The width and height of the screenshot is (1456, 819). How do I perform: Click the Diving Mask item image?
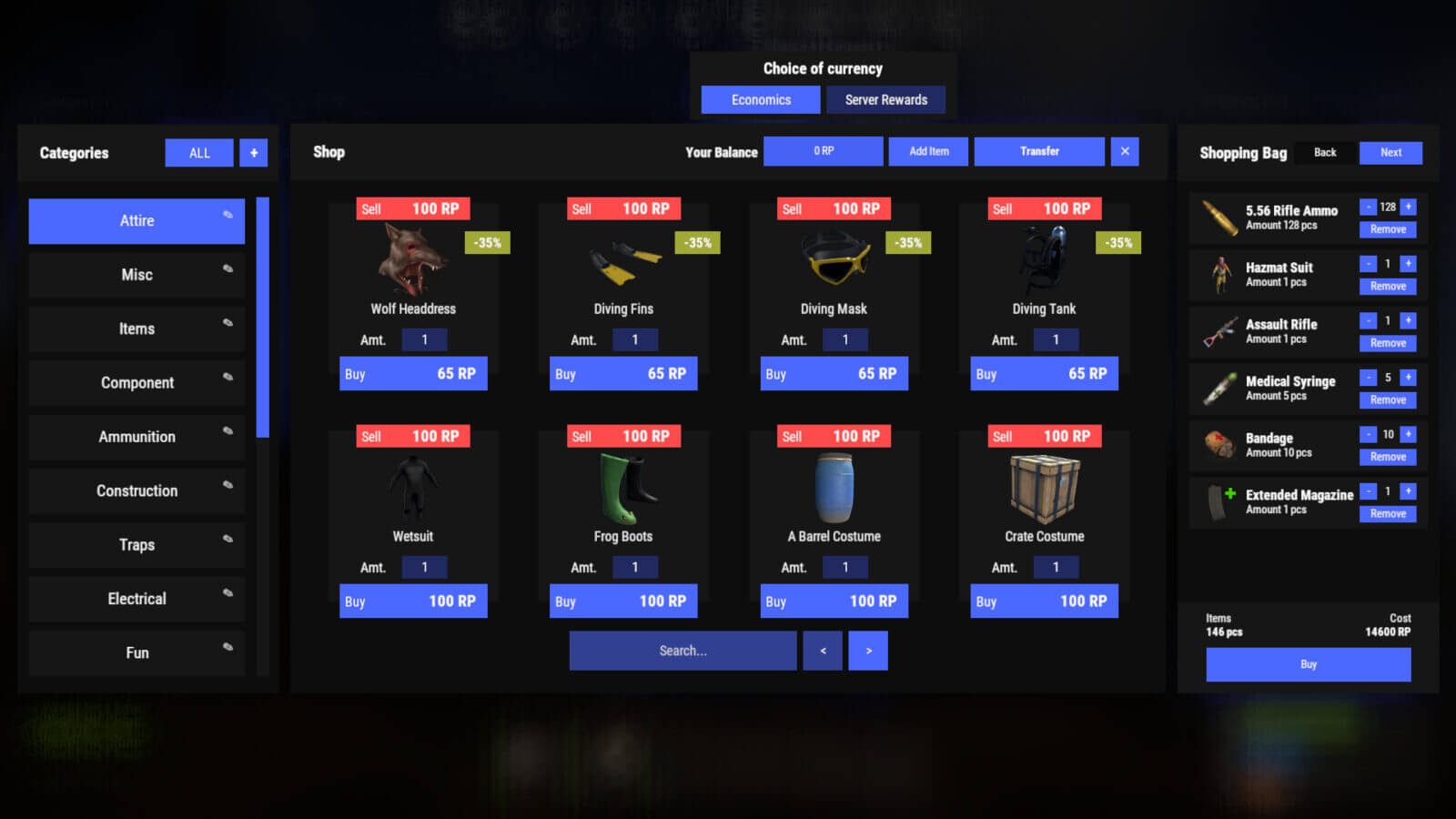(x=834, y=262)
